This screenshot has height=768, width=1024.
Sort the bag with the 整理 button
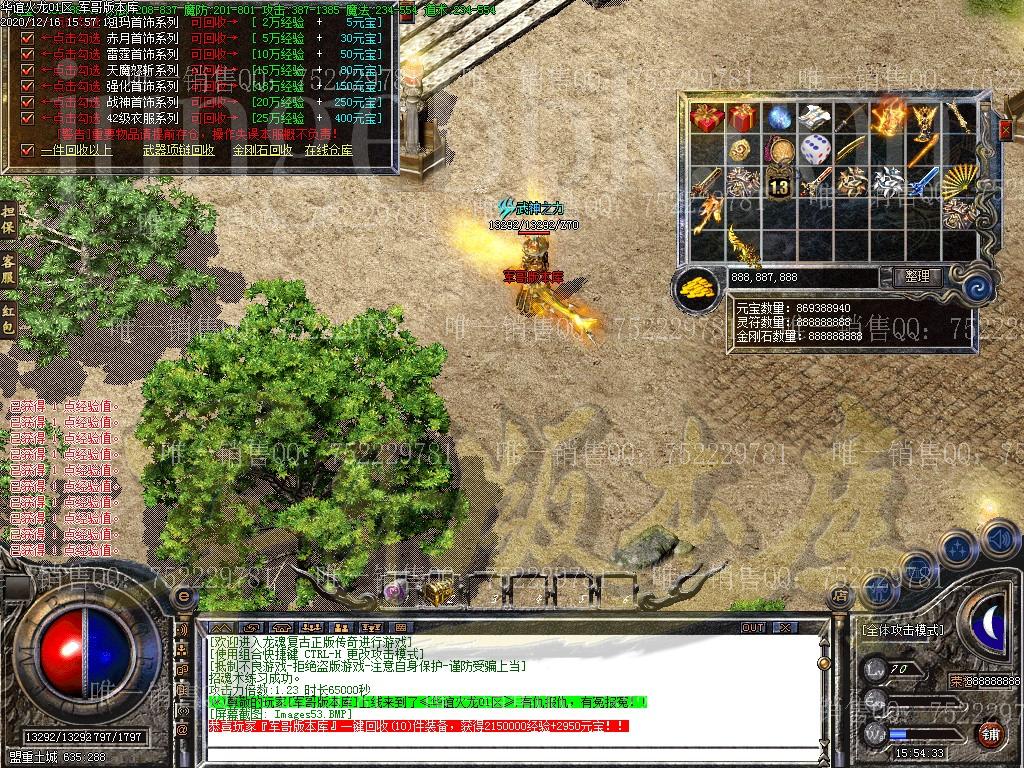(915, 277)
